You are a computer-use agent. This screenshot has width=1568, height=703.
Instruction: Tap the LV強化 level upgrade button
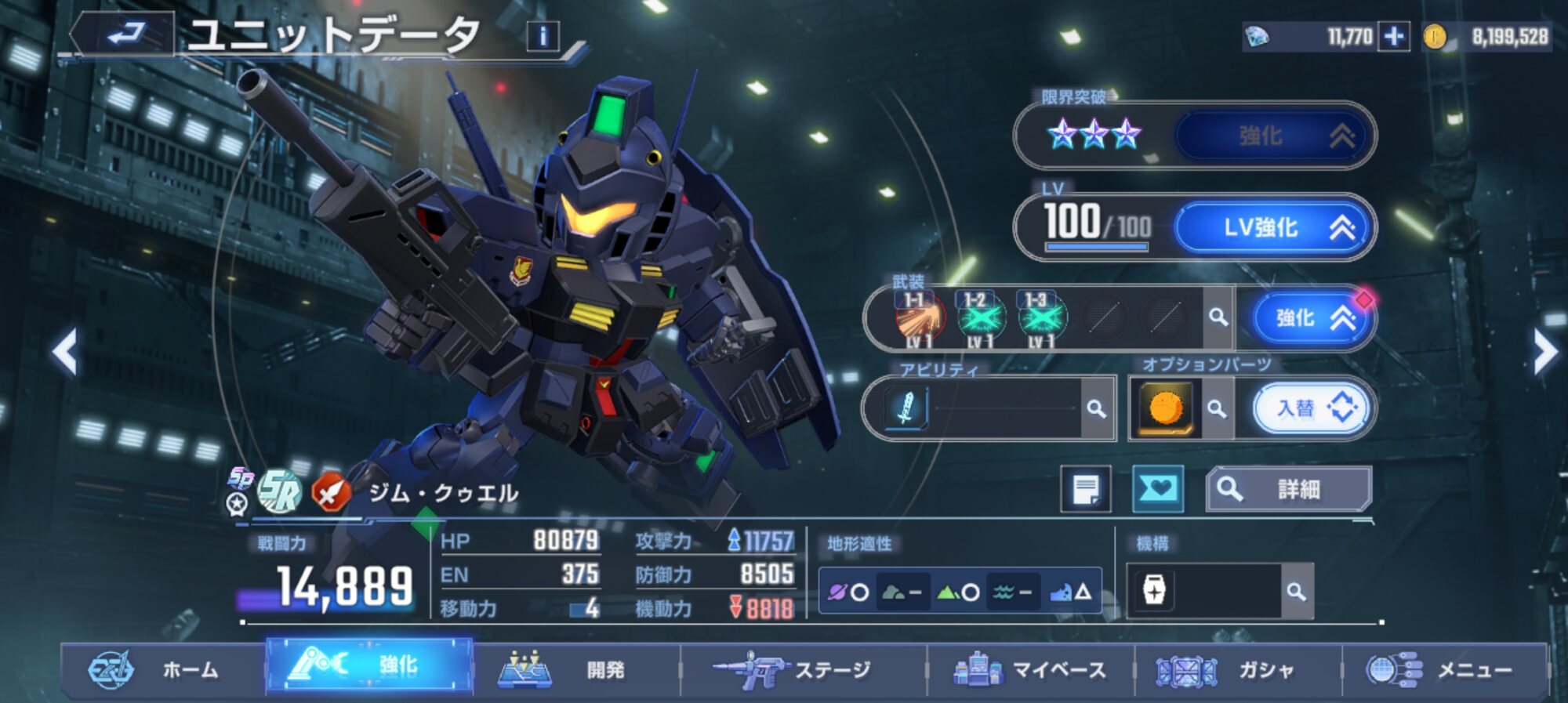coord(1273,228)
